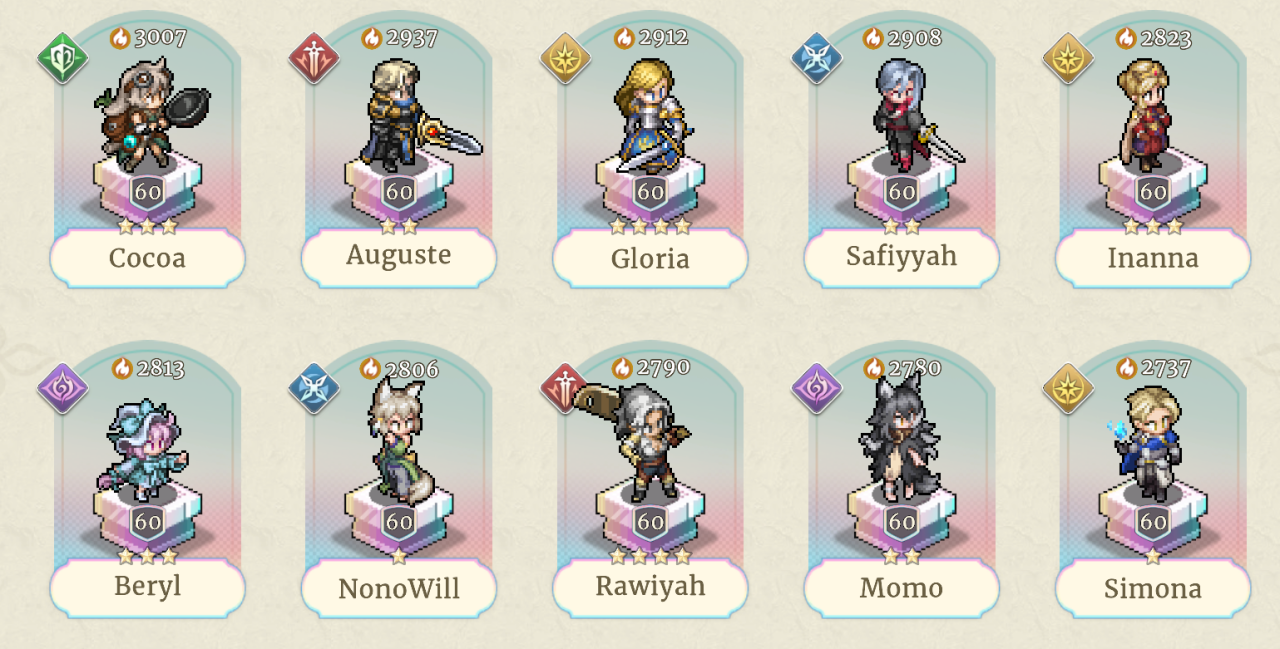This screenshot has height=649, width=1280.
Task: Pick the Safiyyah unit card
Action: (901, 150)
